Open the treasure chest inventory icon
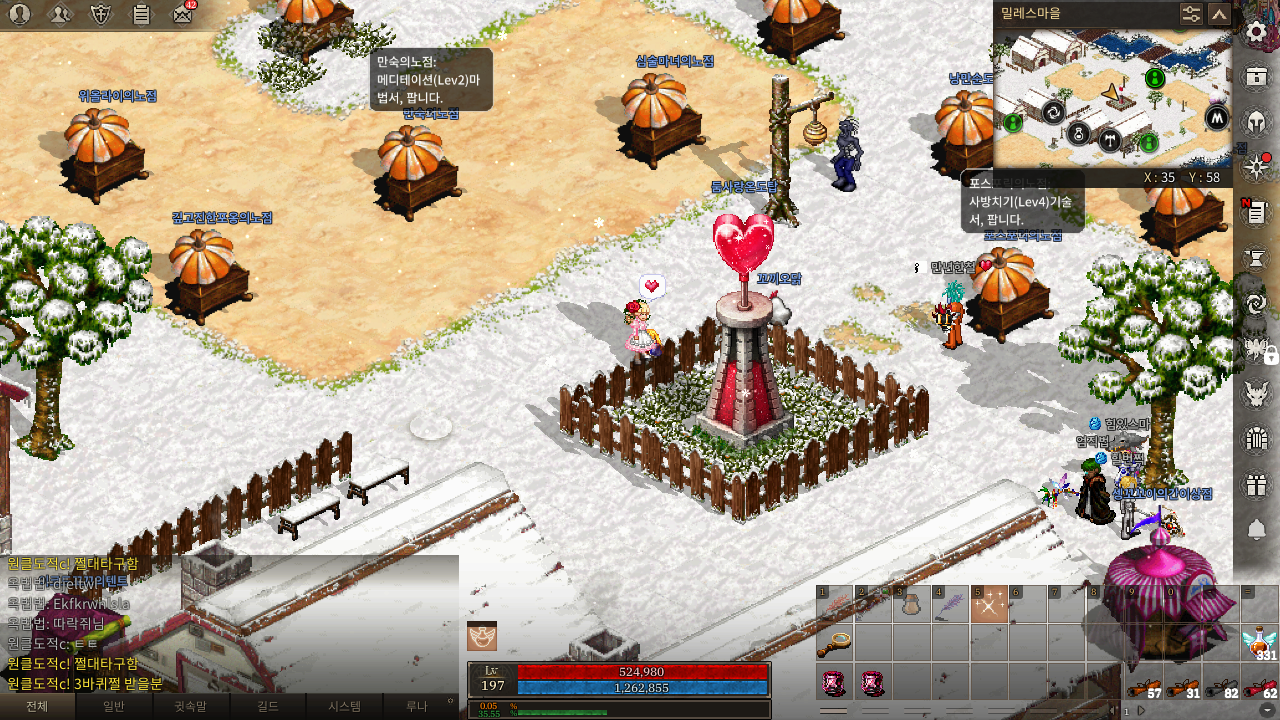 click(x=1257, y=77)
